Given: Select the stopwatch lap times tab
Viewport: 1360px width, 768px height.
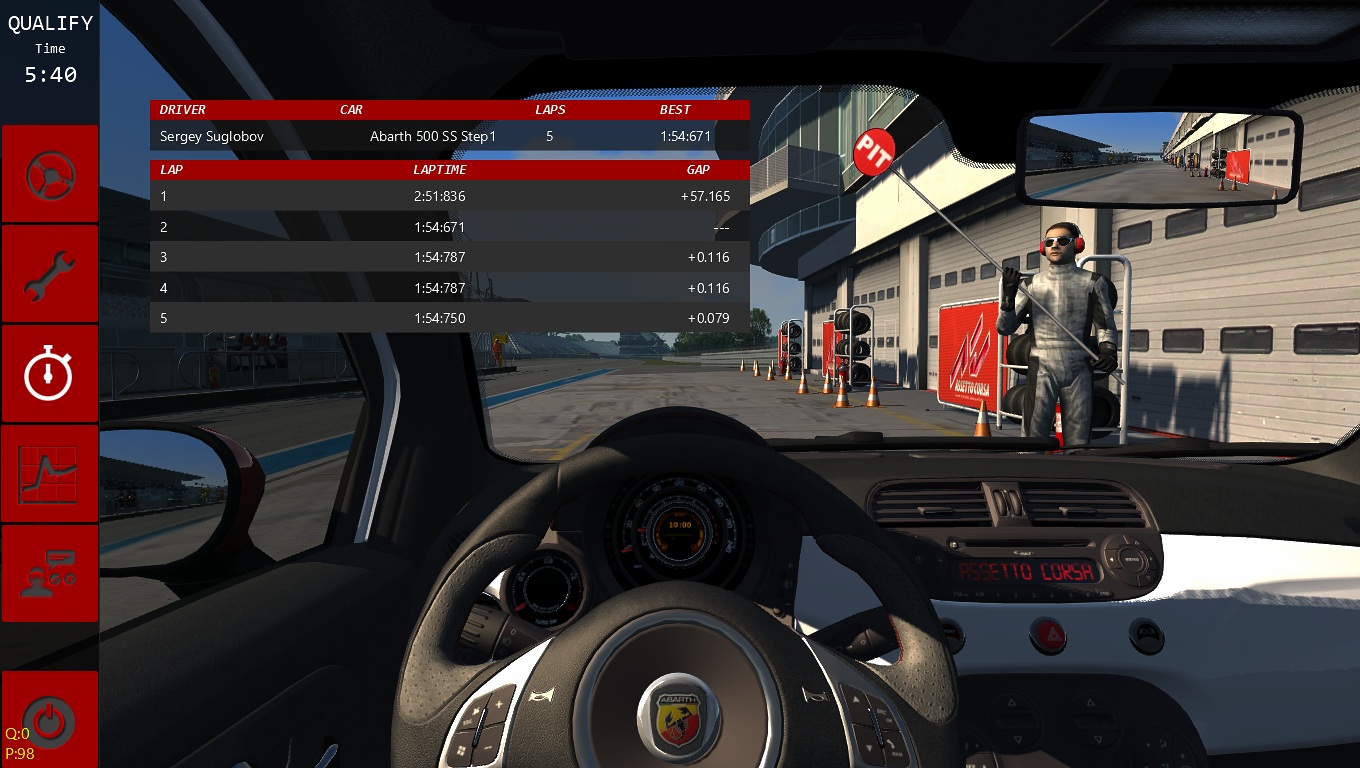Looking at the screenshot, I should (50, 375).
